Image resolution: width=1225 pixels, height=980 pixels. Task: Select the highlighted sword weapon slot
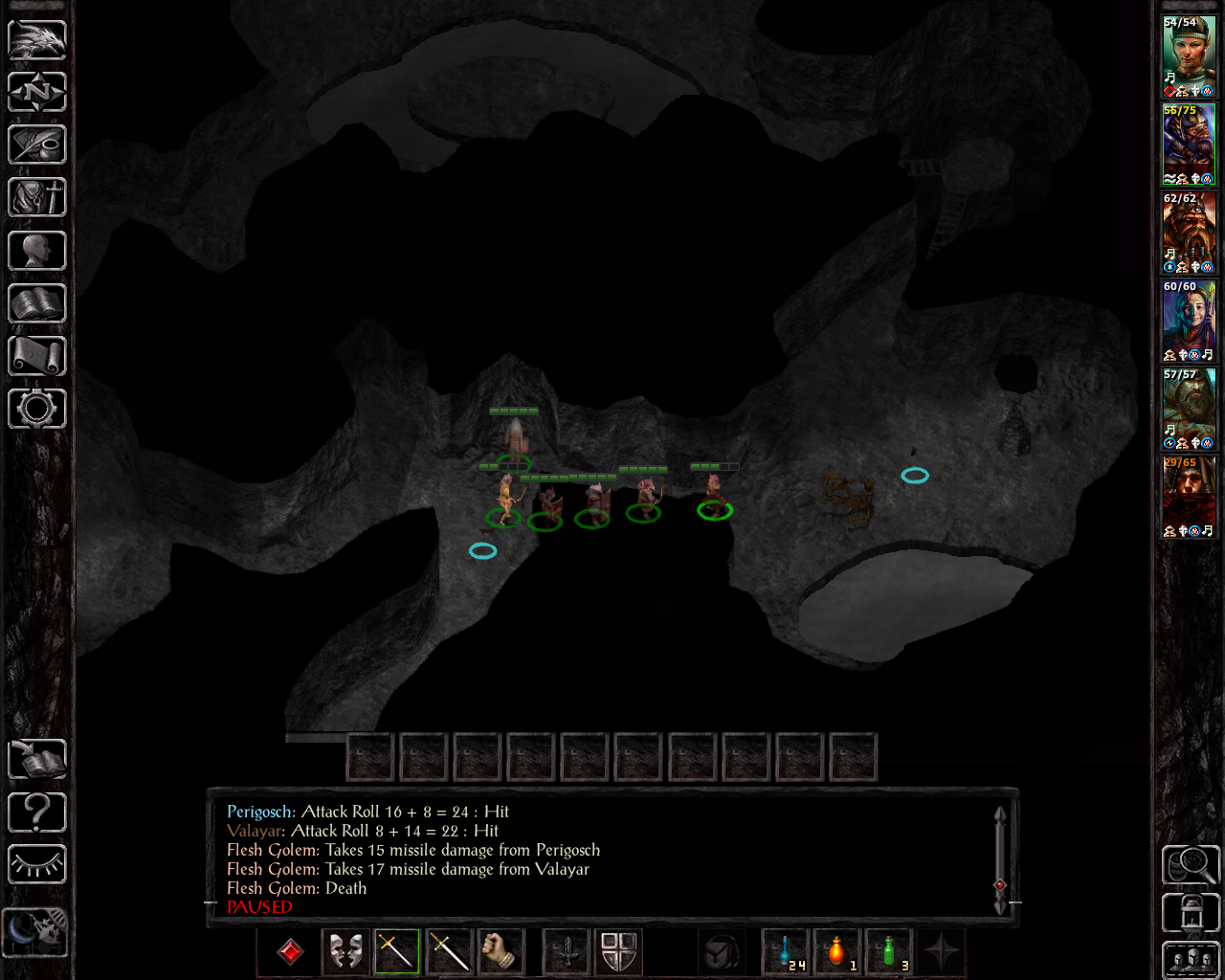point(396,952)
